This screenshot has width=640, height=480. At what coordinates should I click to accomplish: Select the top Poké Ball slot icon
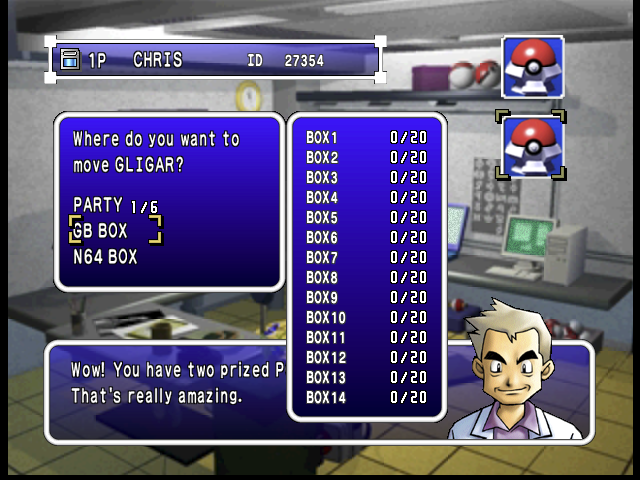tap(532, 66)
